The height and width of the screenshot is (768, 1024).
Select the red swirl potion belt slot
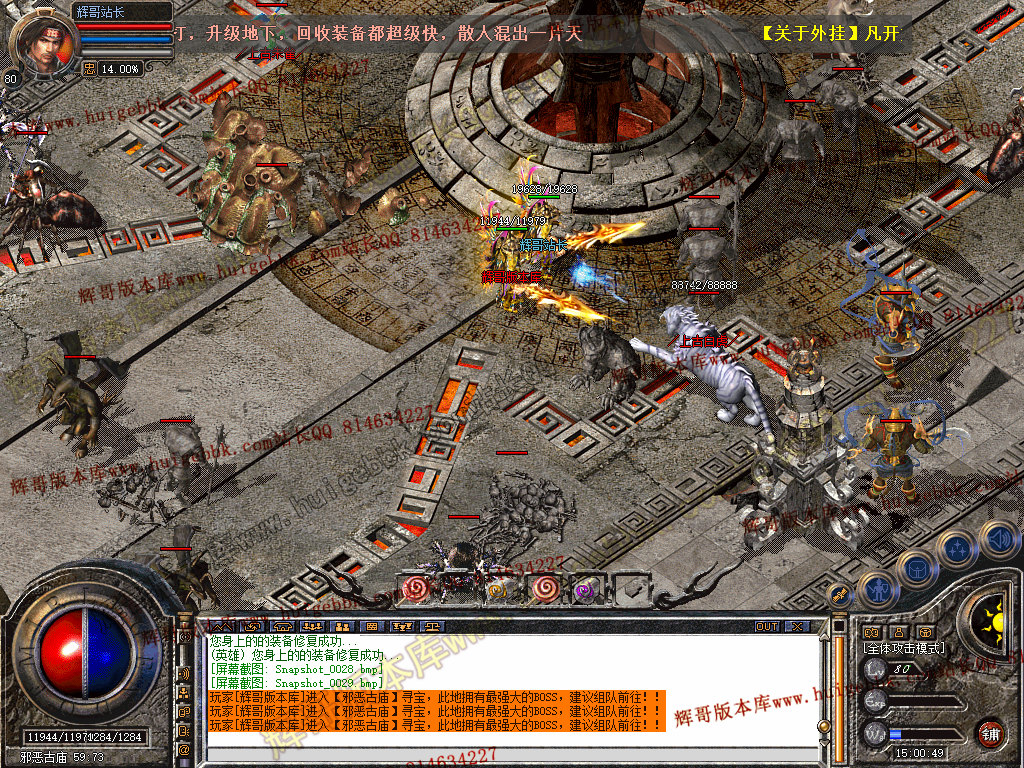414,589
